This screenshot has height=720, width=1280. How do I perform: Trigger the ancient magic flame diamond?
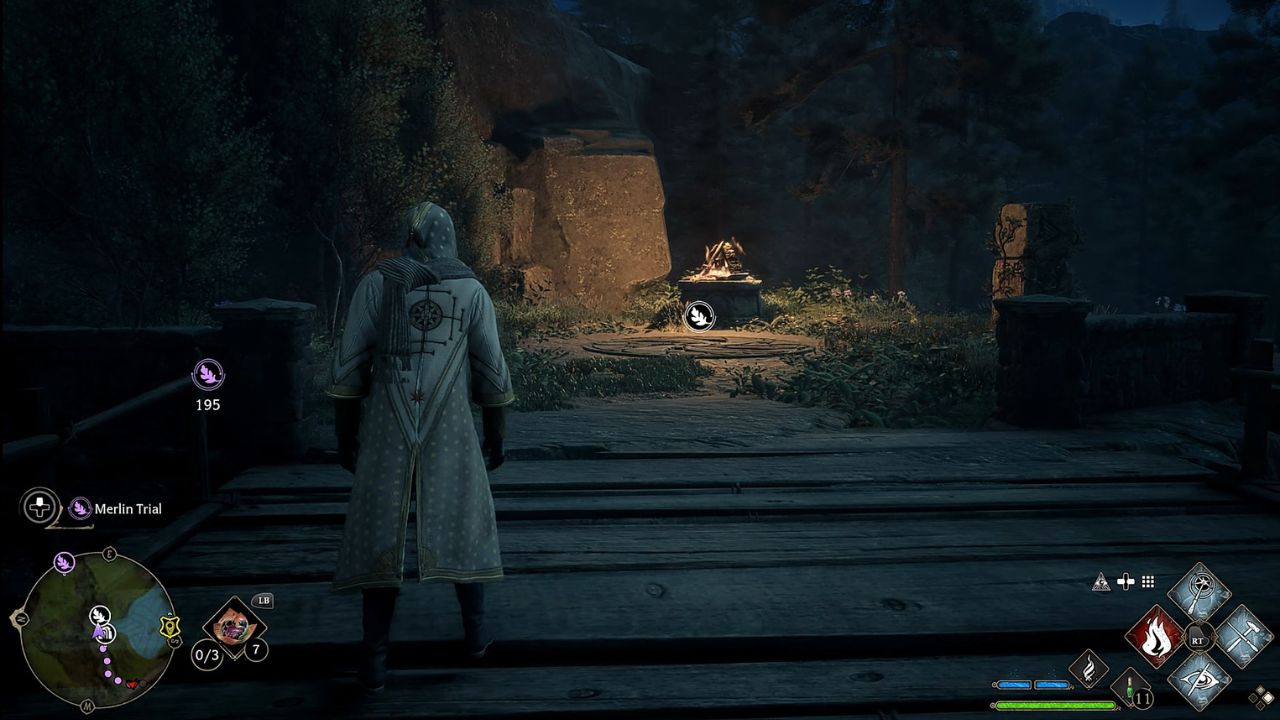coord(1088,668)
